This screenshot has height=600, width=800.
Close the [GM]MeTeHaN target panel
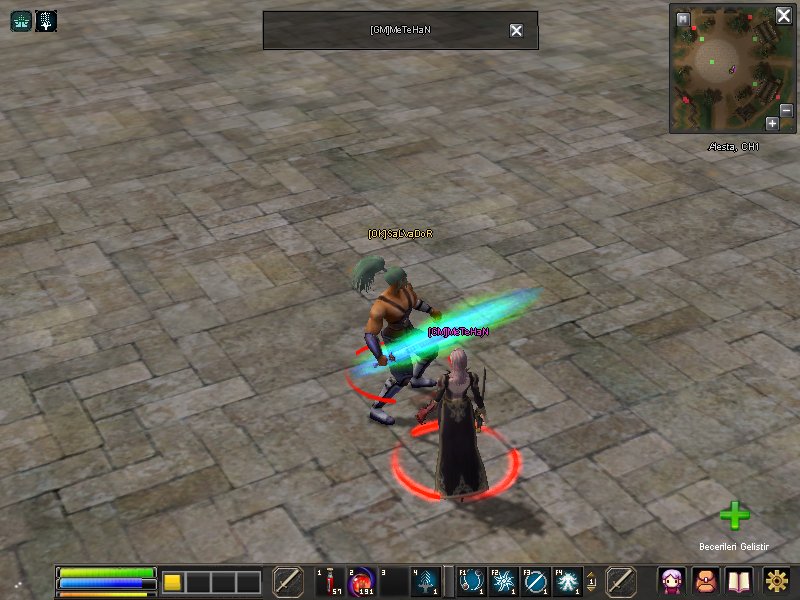pos(516,30)
